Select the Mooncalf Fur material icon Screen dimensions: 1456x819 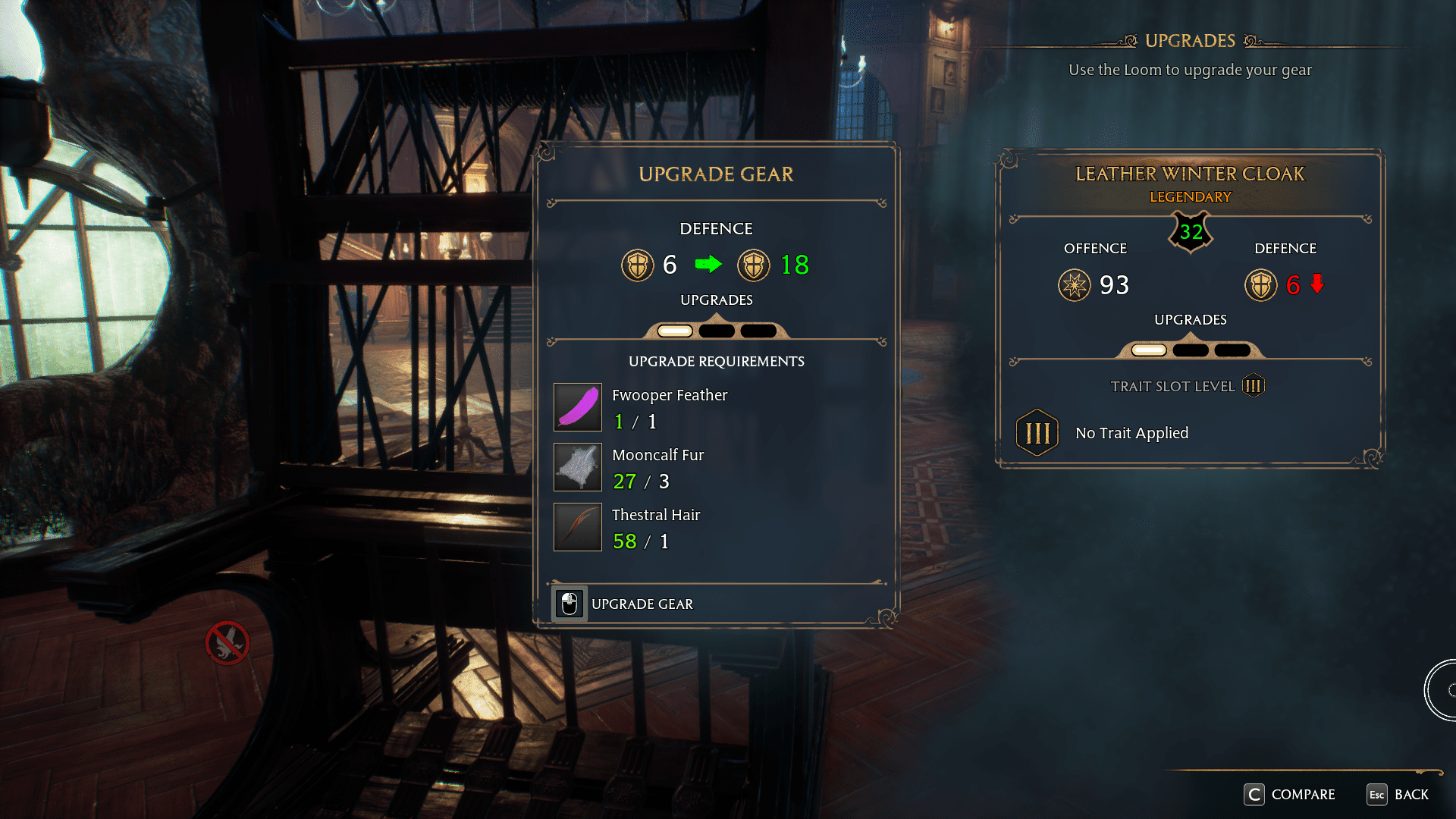577,467
